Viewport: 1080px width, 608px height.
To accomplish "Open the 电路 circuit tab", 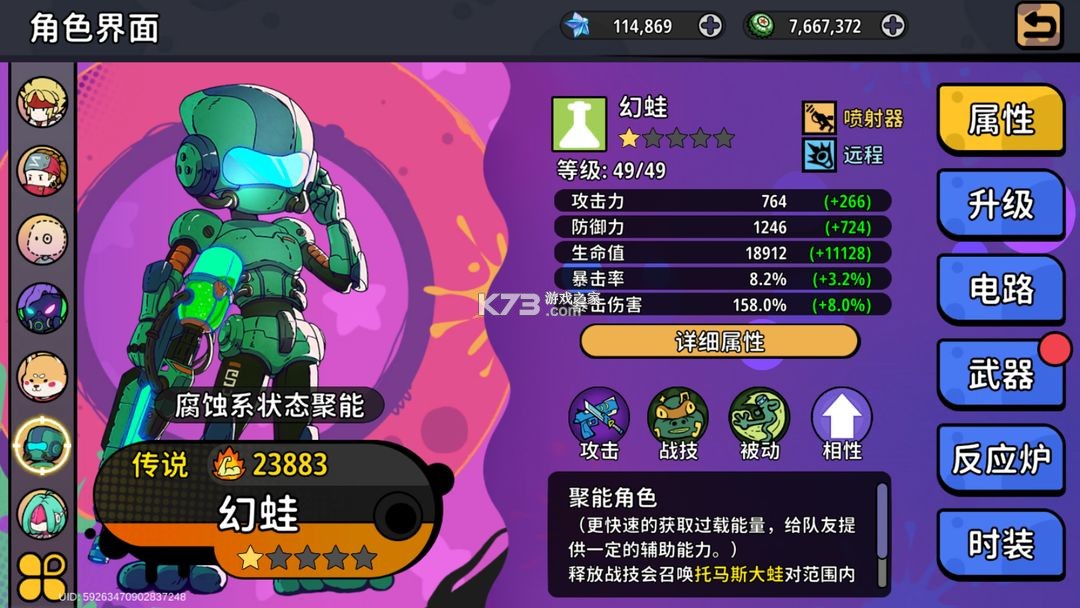I will coord(999,290).
